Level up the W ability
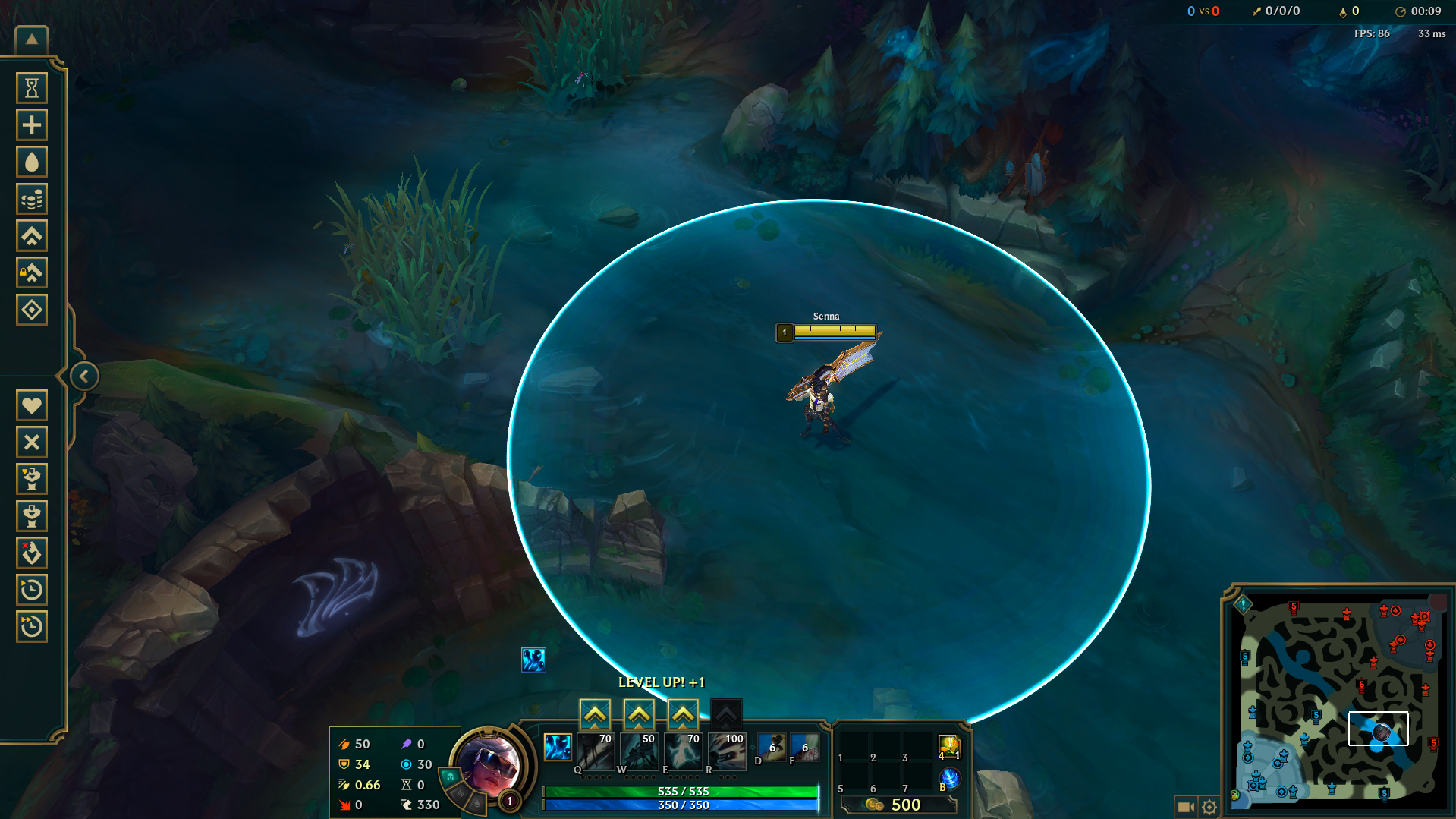1456x819 pixels. pos(639,714)
